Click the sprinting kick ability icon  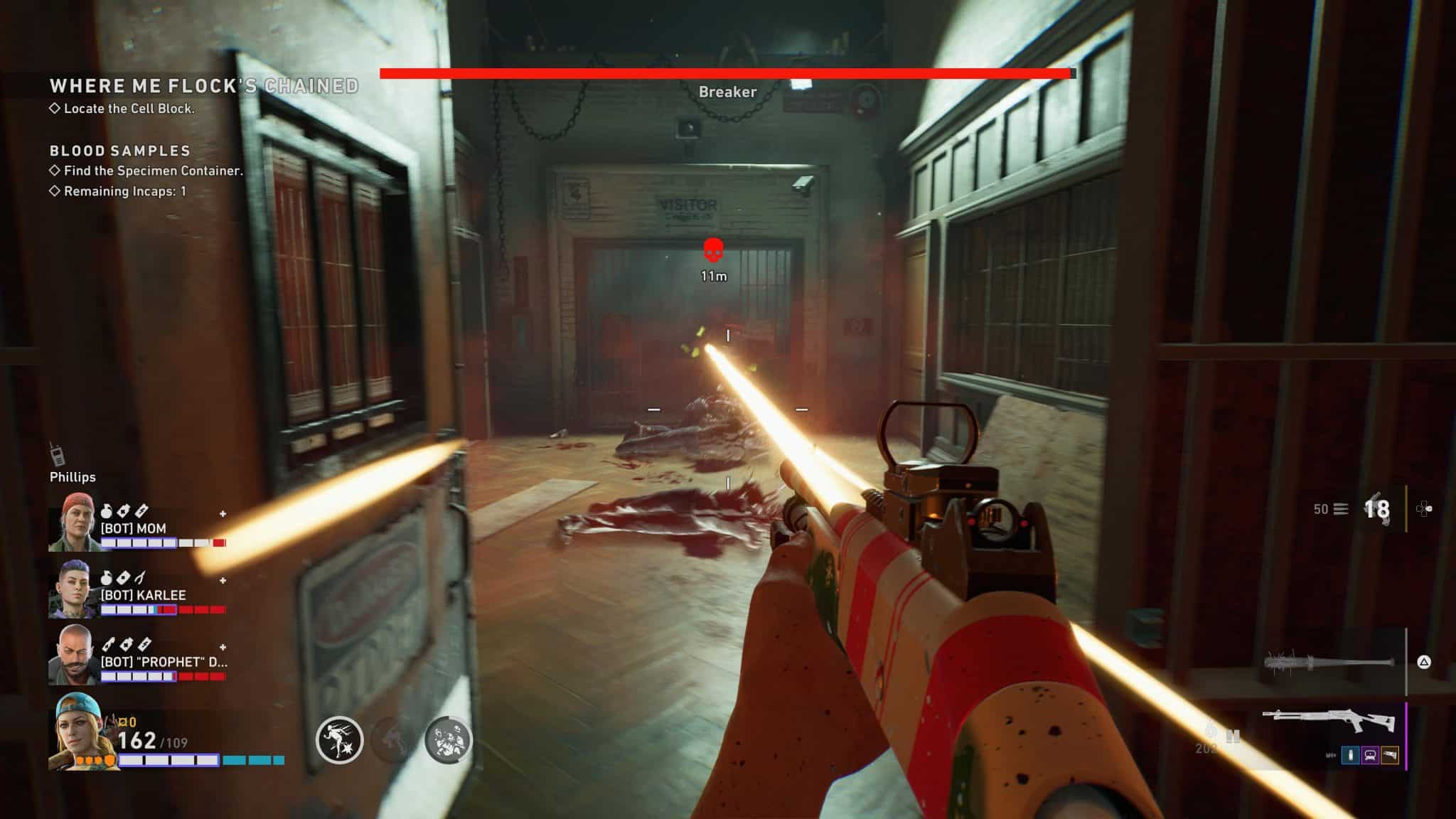(339, 740)
